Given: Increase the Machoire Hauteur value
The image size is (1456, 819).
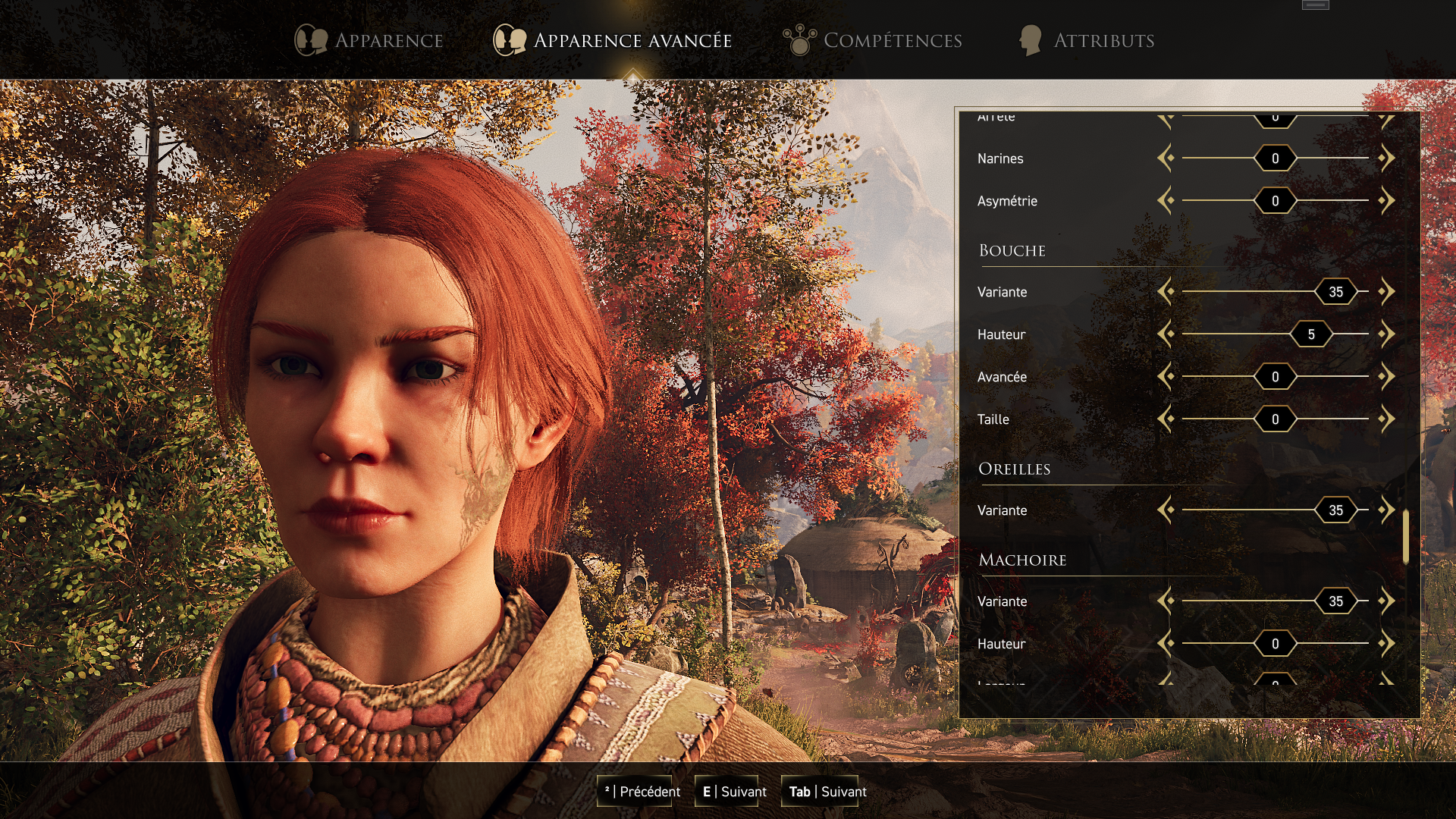Looking at the screenshot, I should pyautogui.click(x=1388, y=643).
